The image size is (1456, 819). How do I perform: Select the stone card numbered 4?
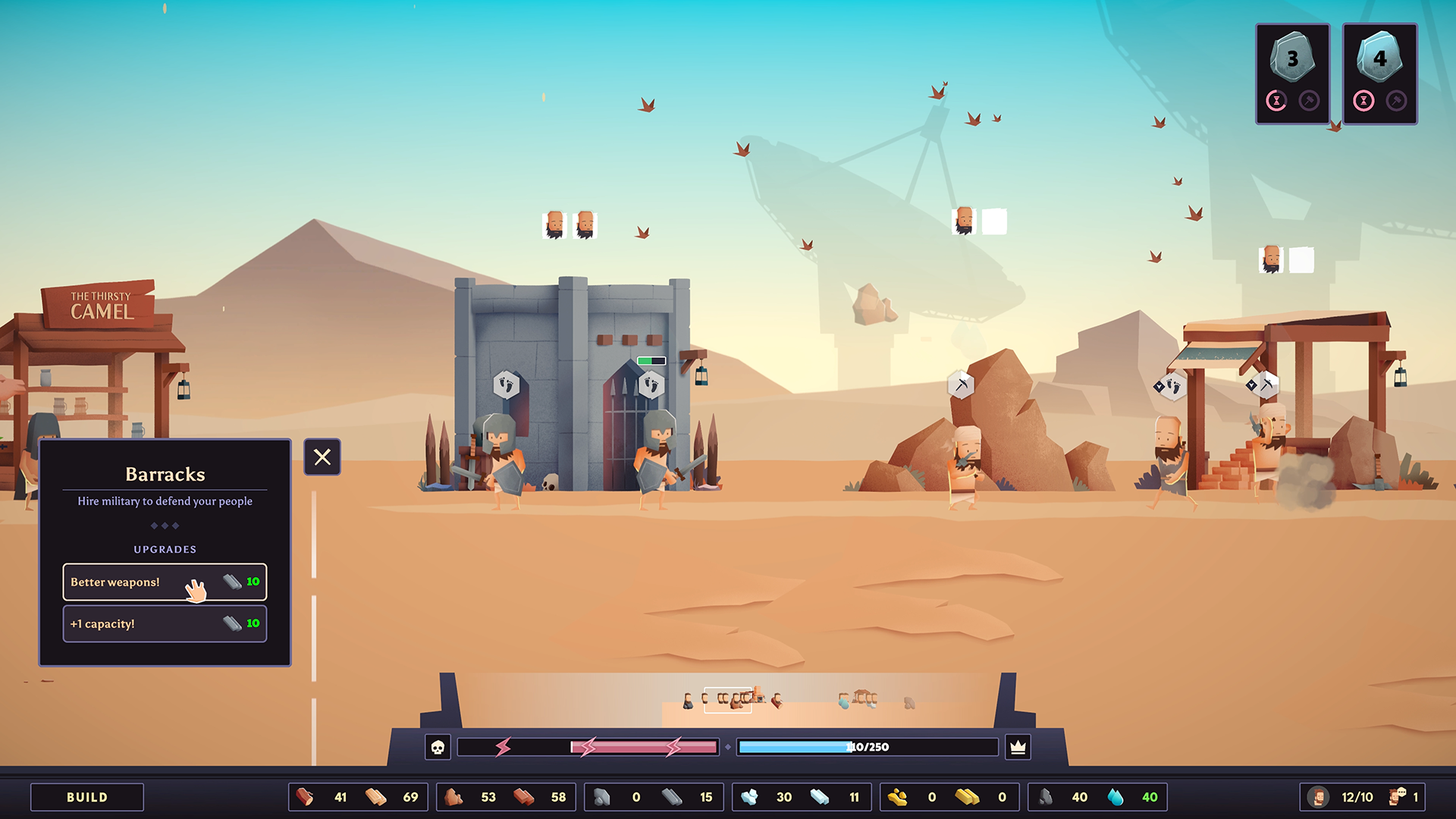1379,74
